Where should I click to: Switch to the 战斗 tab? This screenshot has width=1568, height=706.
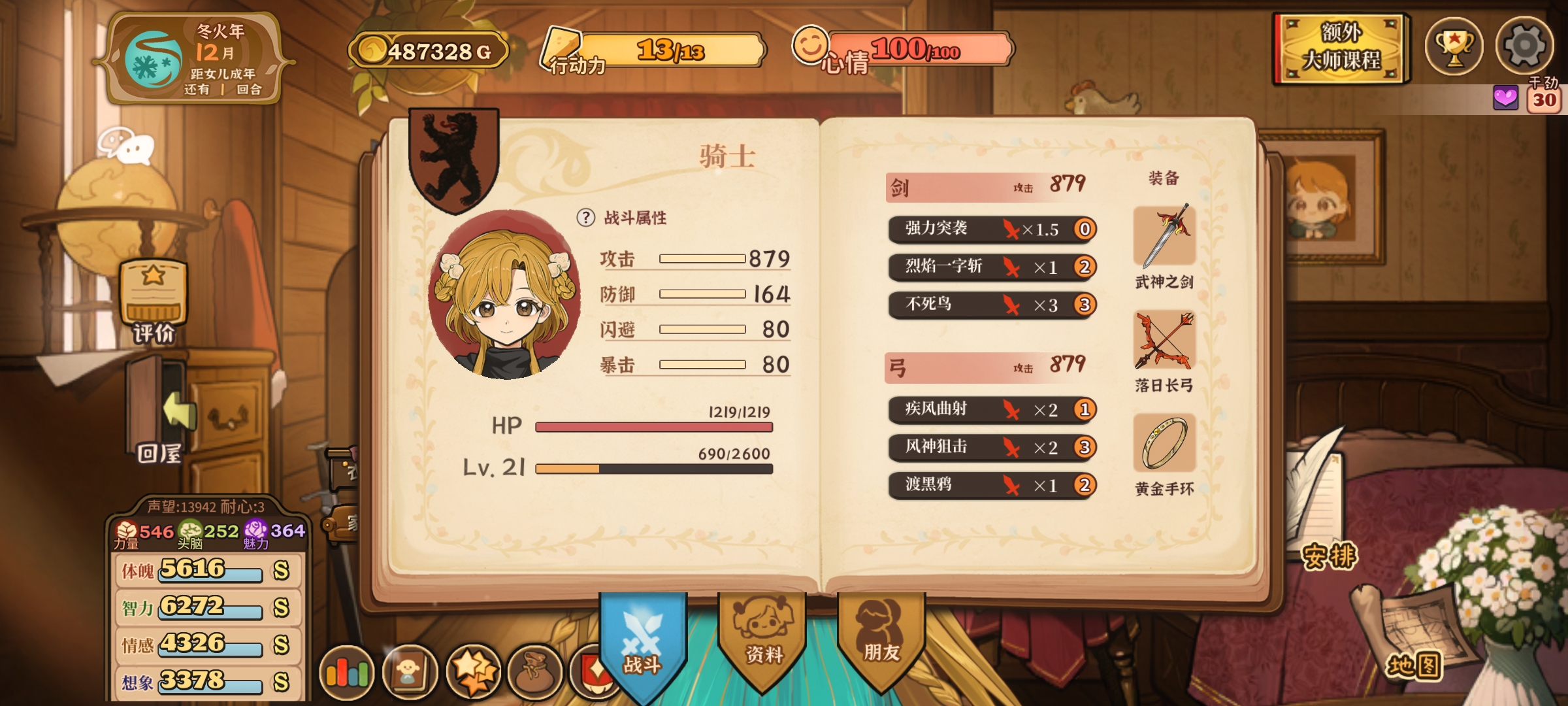click(x=642, y=644)
